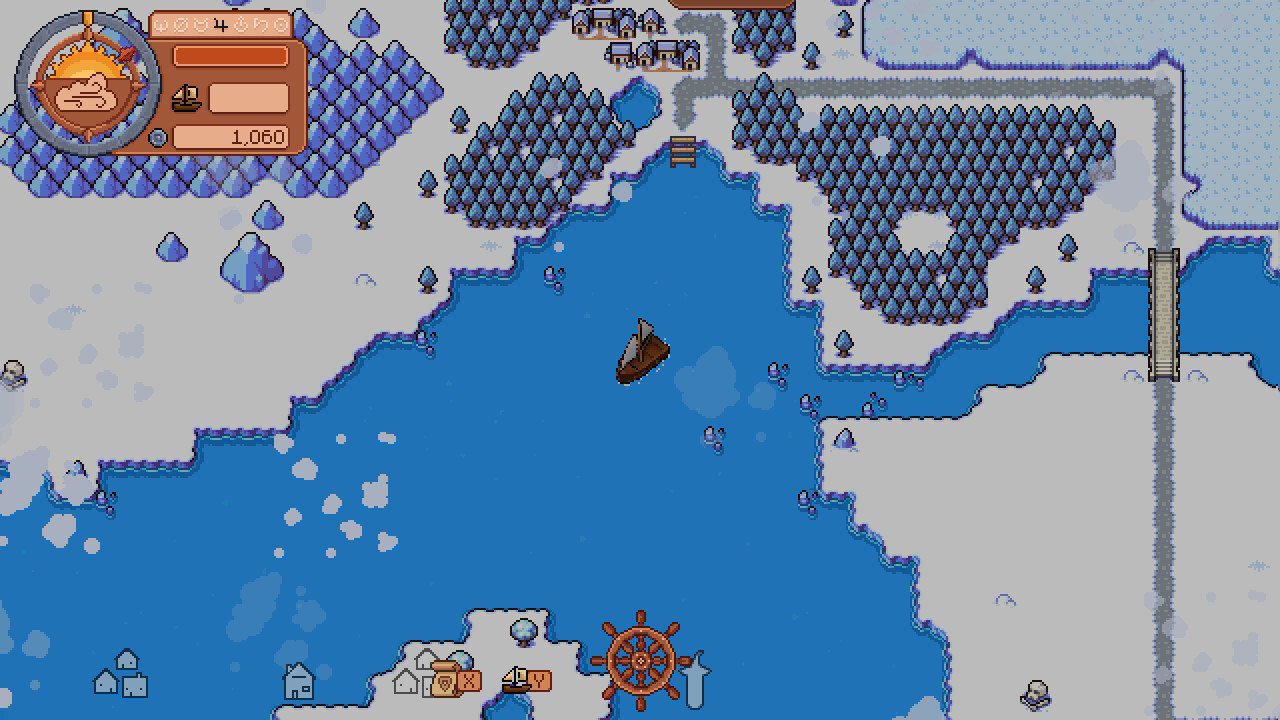Click the red health bar in the HUD
The image size is (1280, 720).
(x=231, y=56)
